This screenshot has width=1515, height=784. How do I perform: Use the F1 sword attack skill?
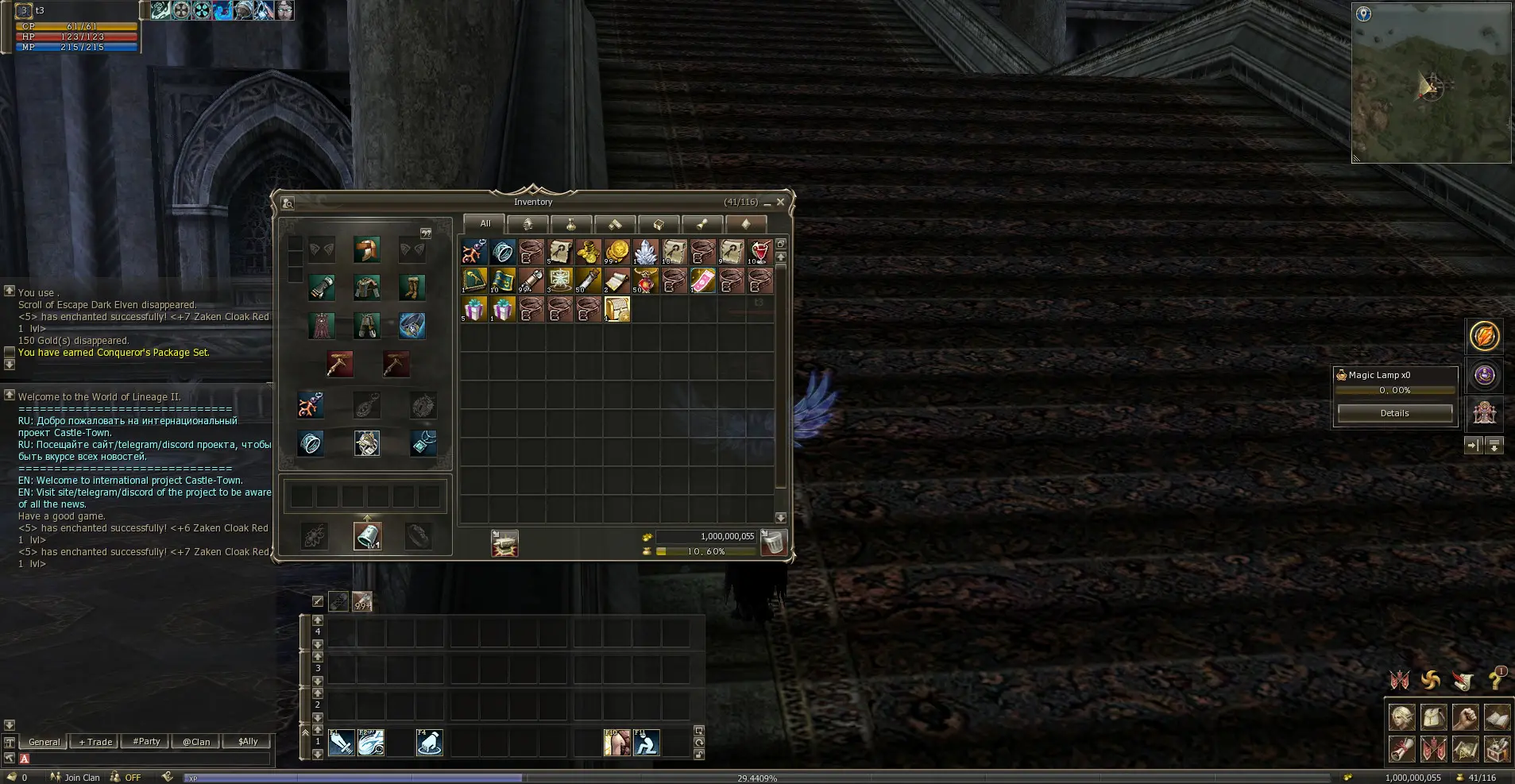(342, 743)
